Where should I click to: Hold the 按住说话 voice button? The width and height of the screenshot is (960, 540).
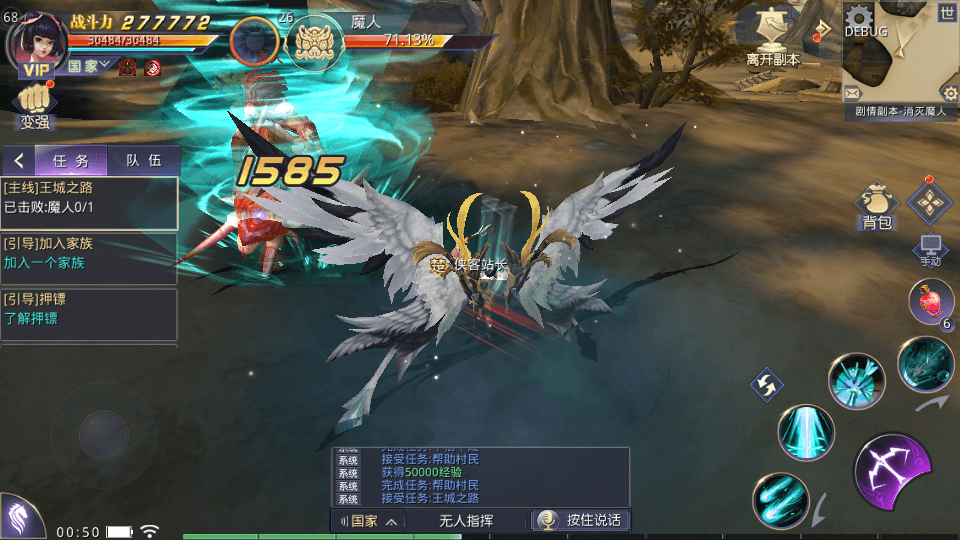tap(581, 520)
